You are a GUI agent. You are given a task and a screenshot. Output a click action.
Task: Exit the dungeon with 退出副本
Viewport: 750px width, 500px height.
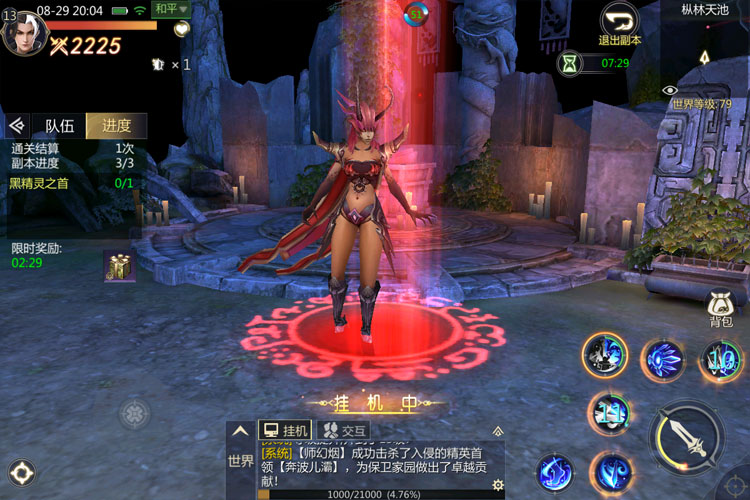pos(620,24)
